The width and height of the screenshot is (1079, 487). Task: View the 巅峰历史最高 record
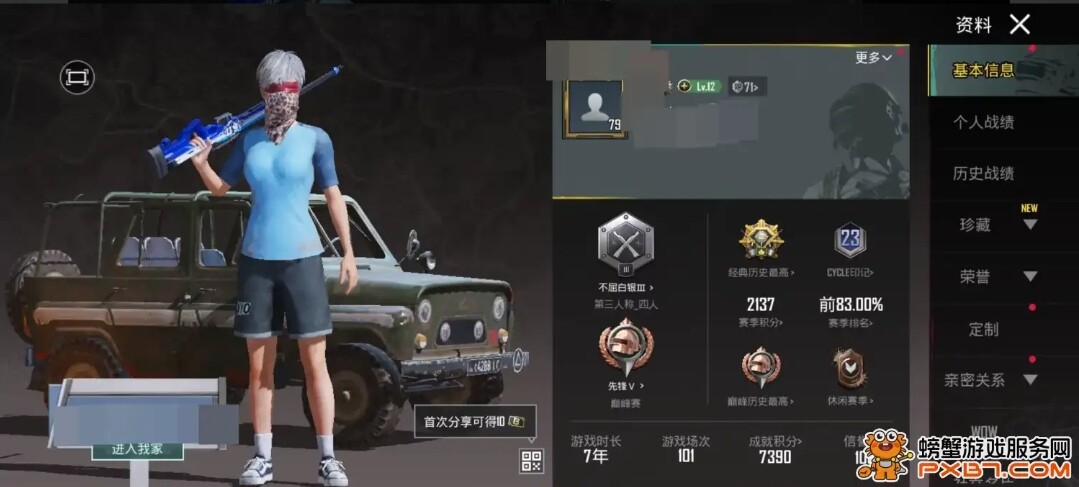(x=761, y=370)
